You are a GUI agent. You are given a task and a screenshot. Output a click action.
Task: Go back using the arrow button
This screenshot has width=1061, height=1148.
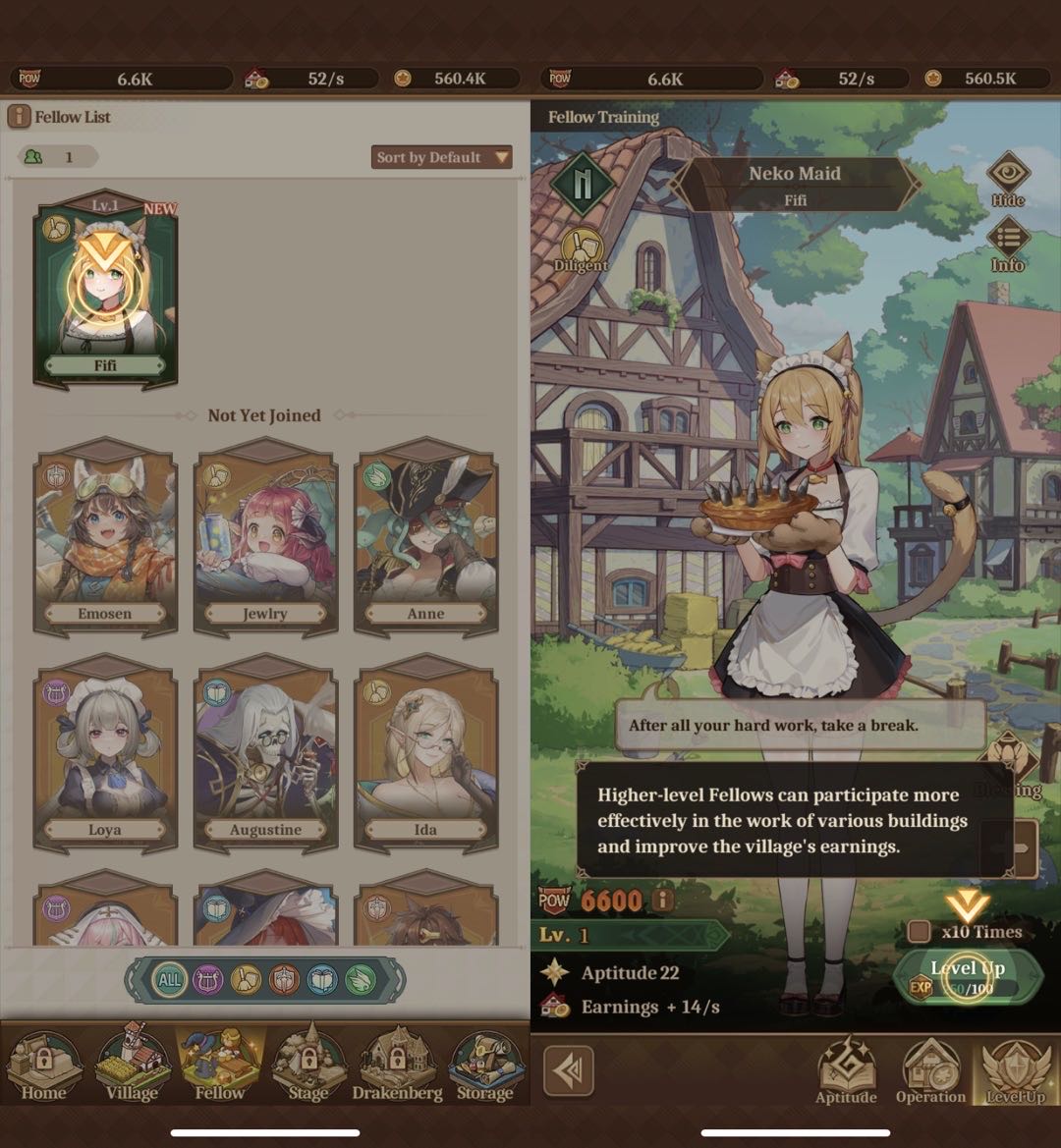coord(568,1069)
